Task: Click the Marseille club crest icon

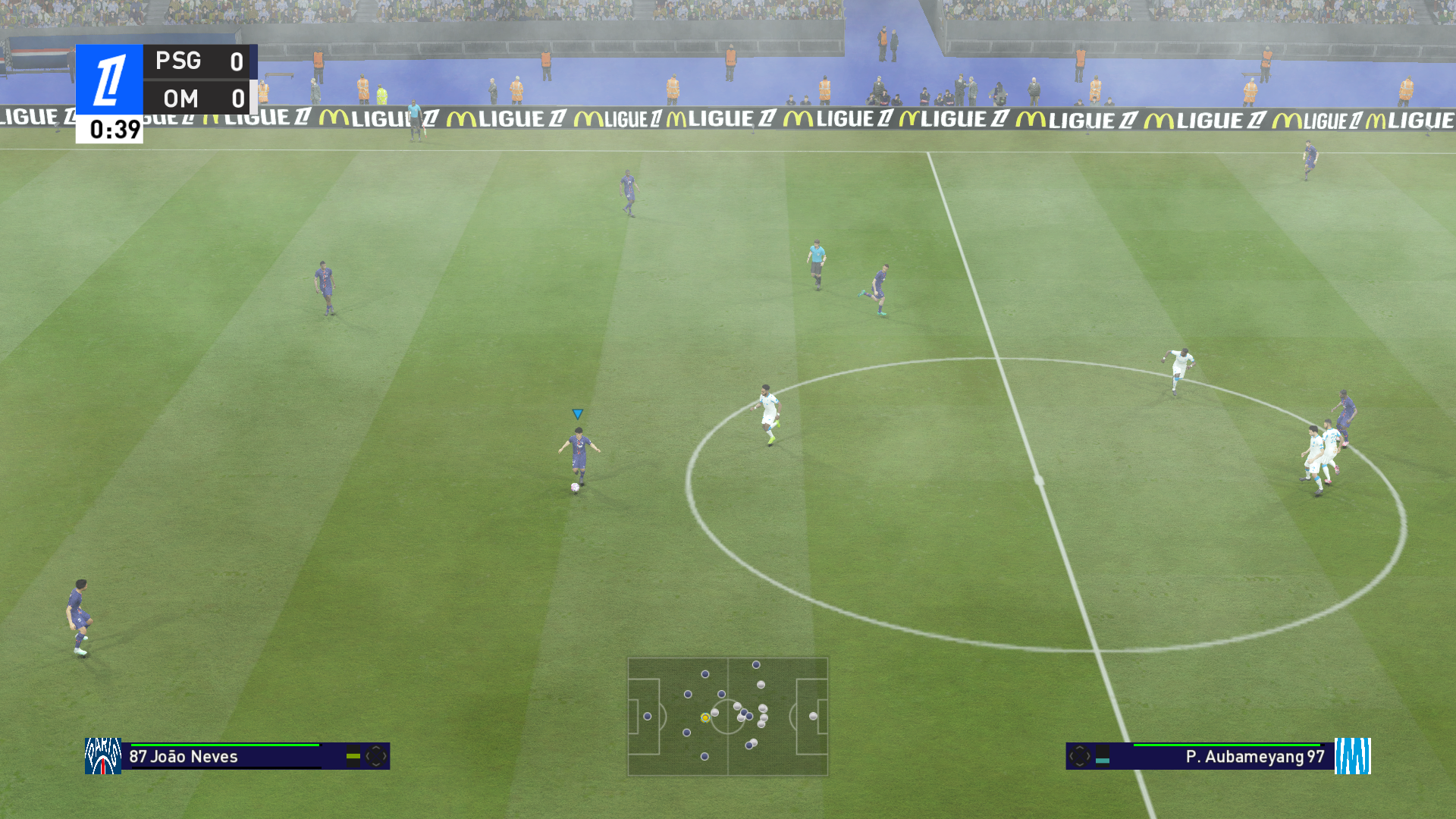Action: 1352,756
